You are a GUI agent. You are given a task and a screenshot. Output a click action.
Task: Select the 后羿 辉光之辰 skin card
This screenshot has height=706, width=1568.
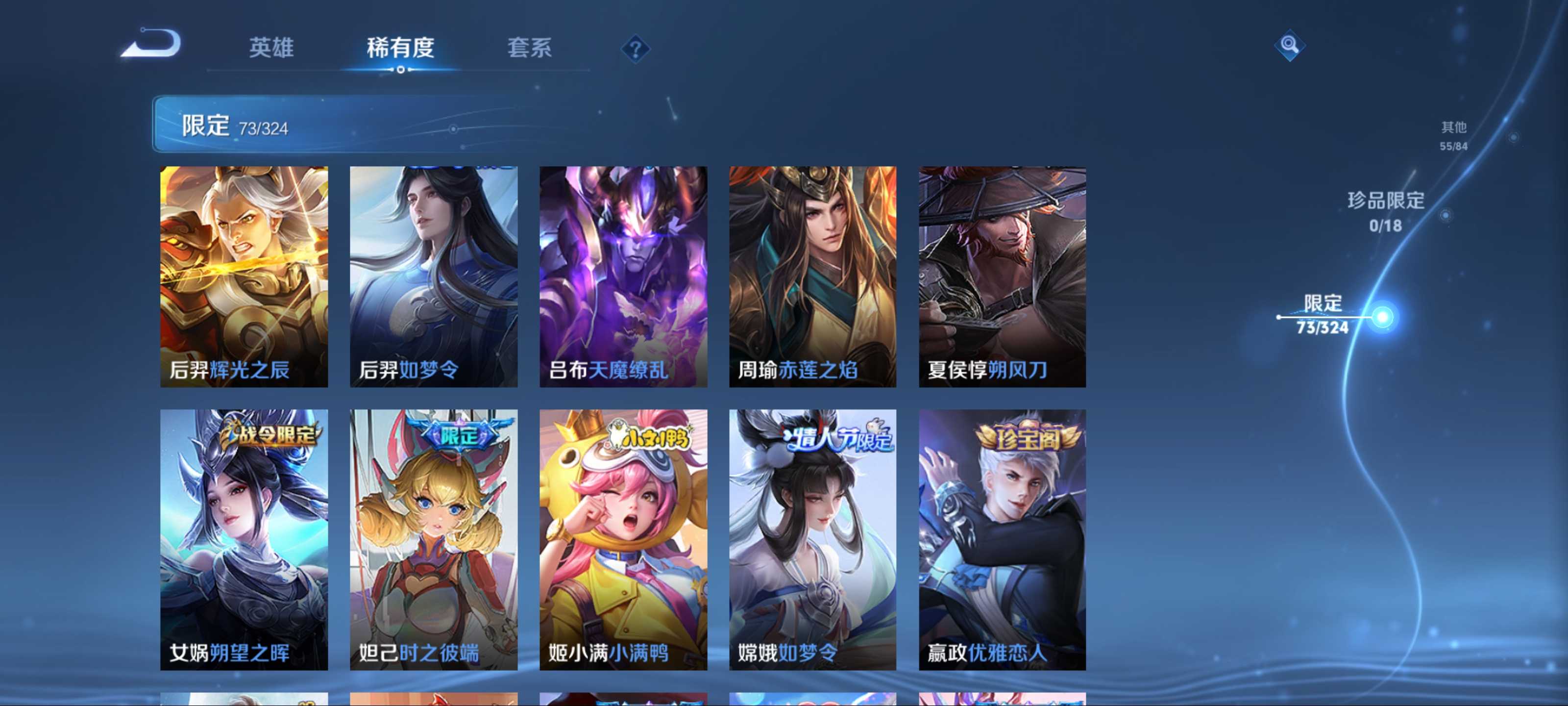coord(244,277)
